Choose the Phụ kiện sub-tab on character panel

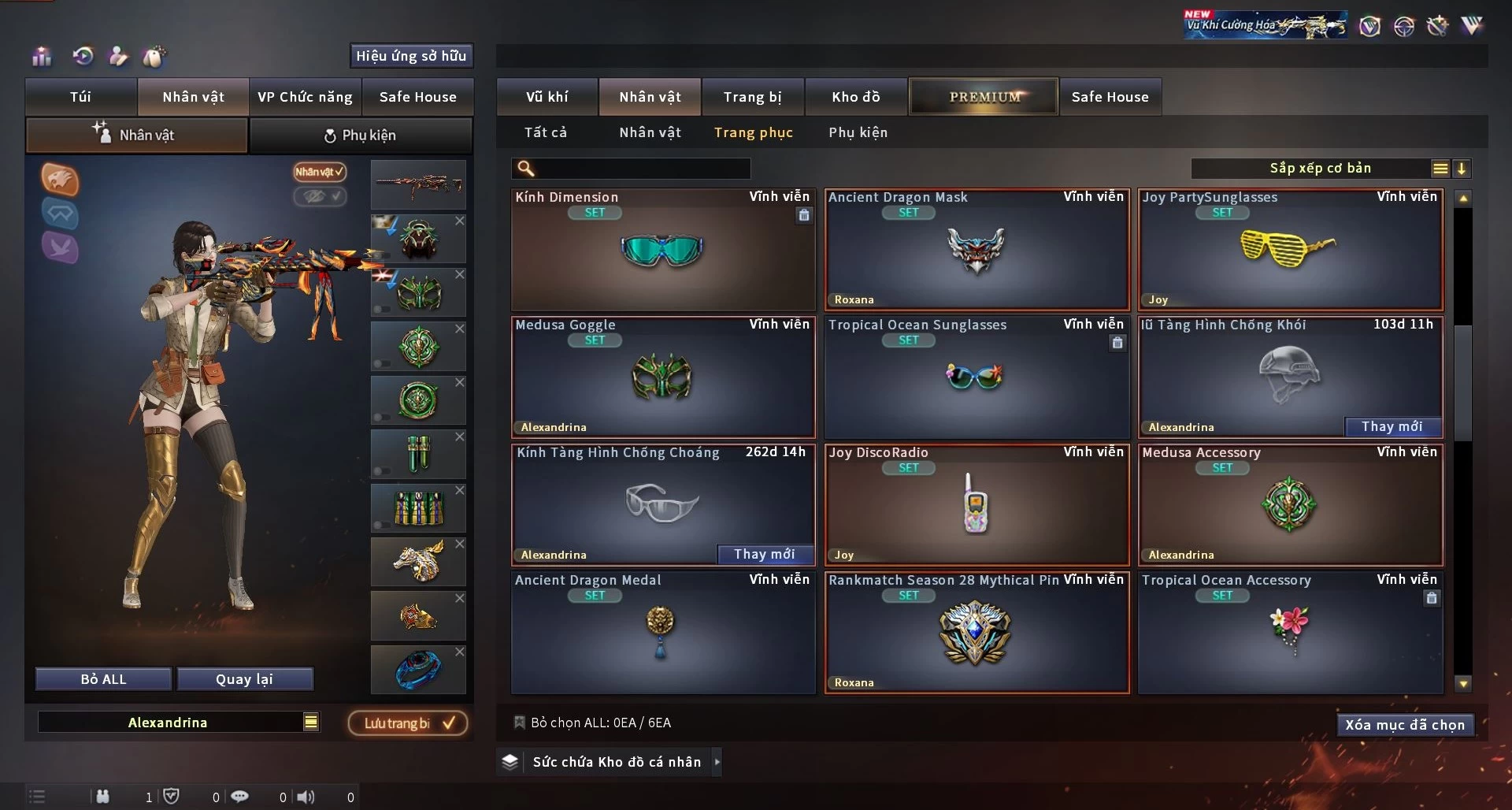(x=361, y=136)
